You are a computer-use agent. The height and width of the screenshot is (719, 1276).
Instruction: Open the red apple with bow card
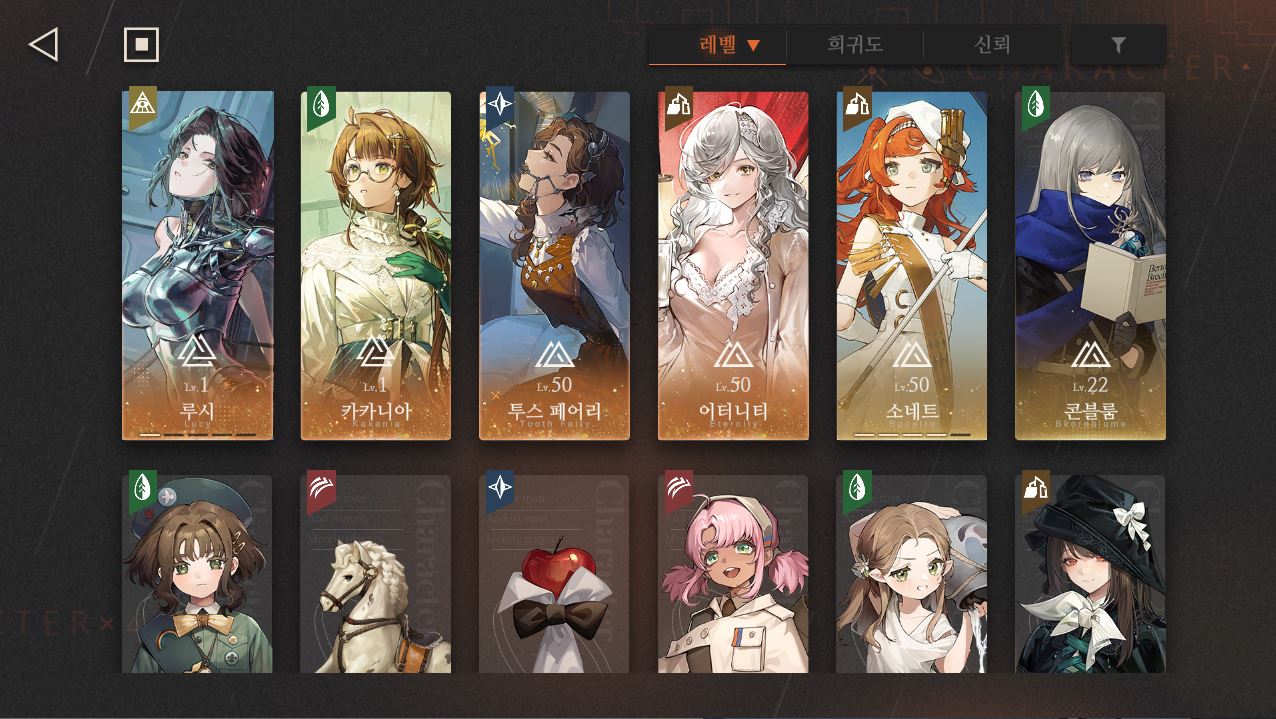[x=554, y=574]
